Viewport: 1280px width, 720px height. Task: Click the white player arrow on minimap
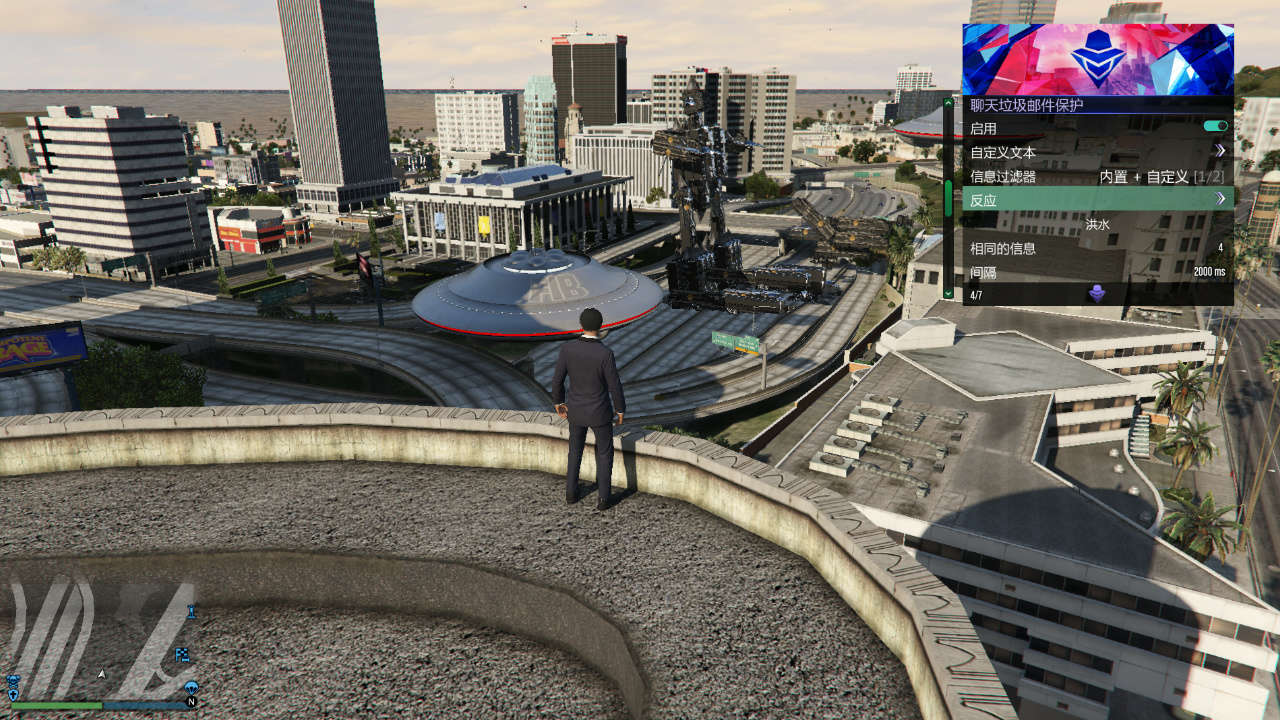[x=101, y=674]
